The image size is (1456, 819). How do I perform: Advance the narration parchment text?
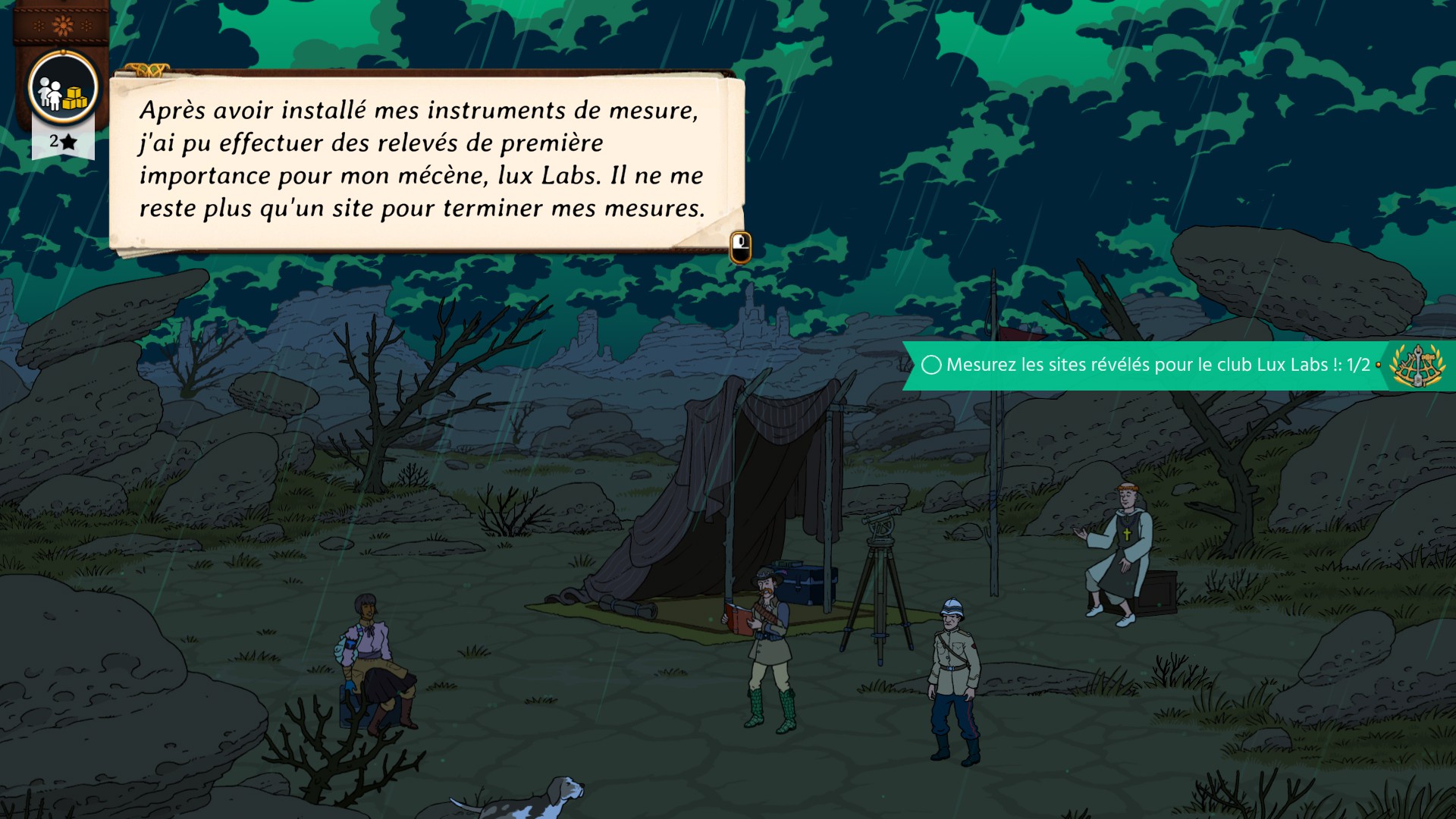tap(740, 246)
